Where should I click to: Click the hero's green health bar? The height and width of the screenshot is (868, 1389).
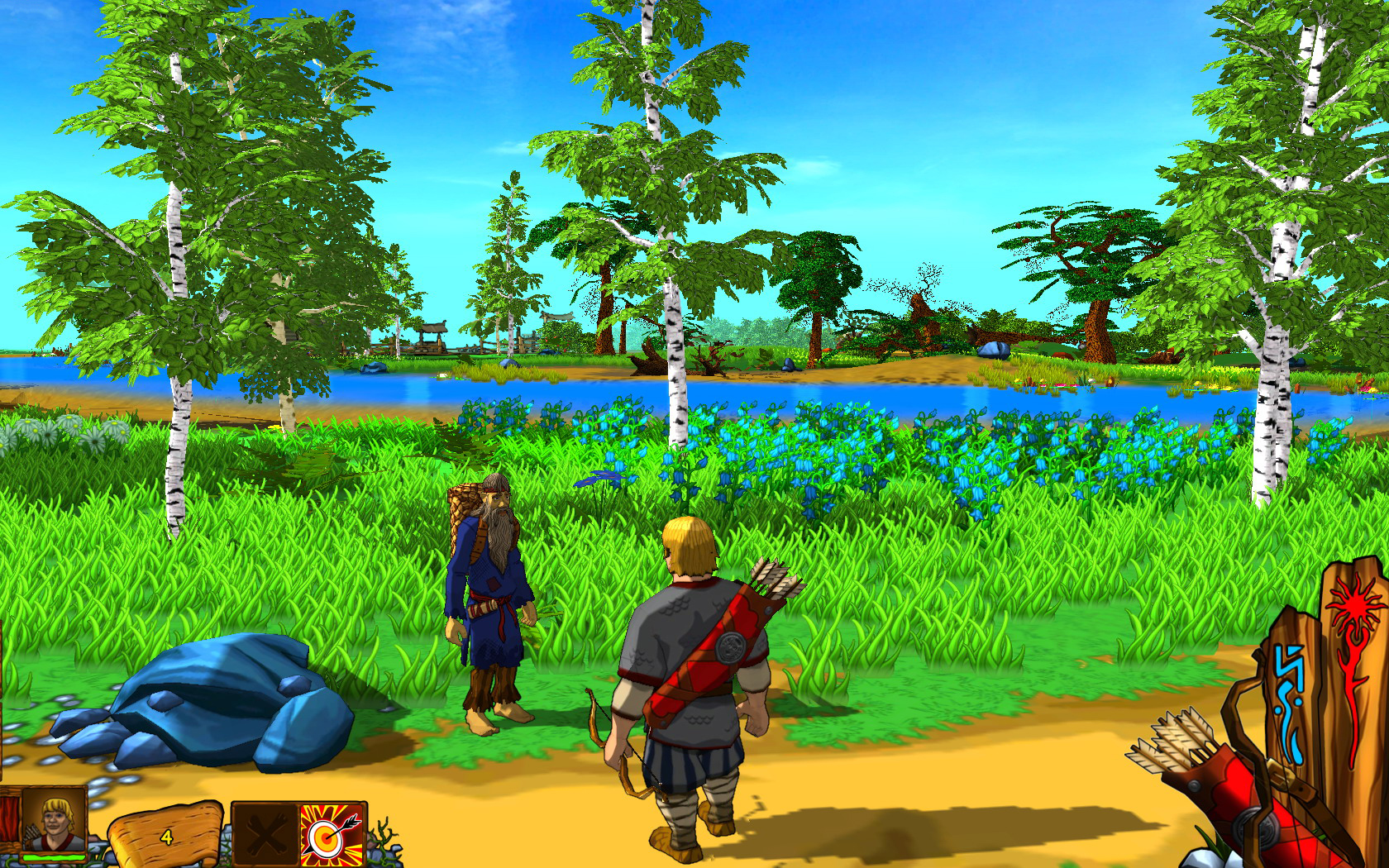click(53, 856)
